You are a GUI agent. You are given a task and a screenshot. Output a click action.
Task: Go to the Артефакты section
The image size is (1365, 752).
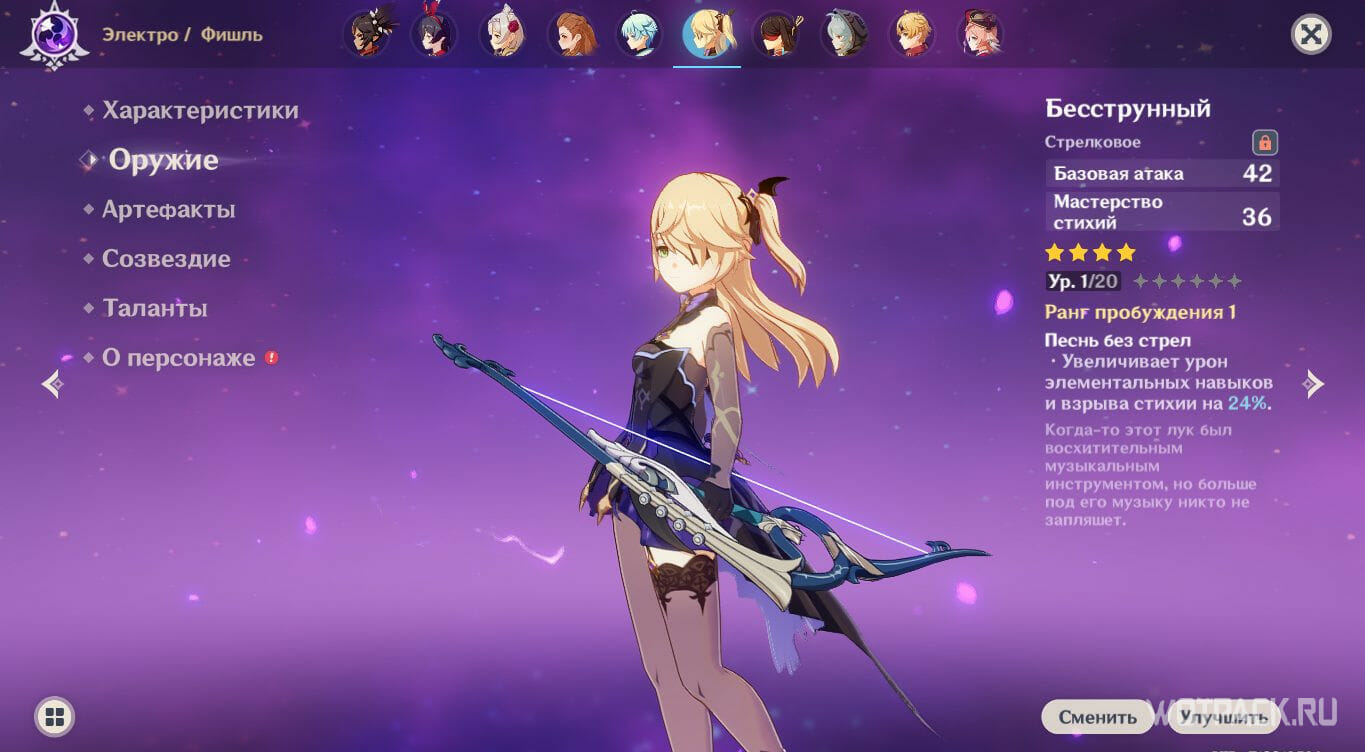pyautogui.click(x=168, y=209)
